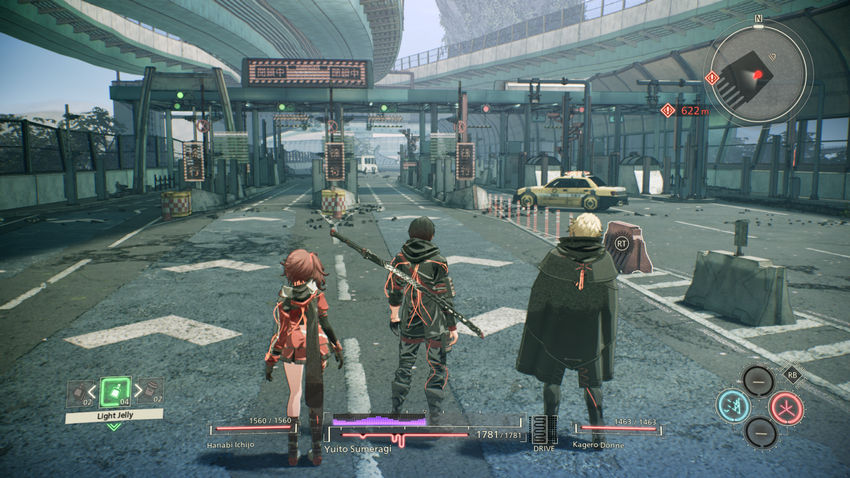This screenshot has height=478, width=850.
Task: Cycle to the previous item with left arrow
Action: click(91, 391)
